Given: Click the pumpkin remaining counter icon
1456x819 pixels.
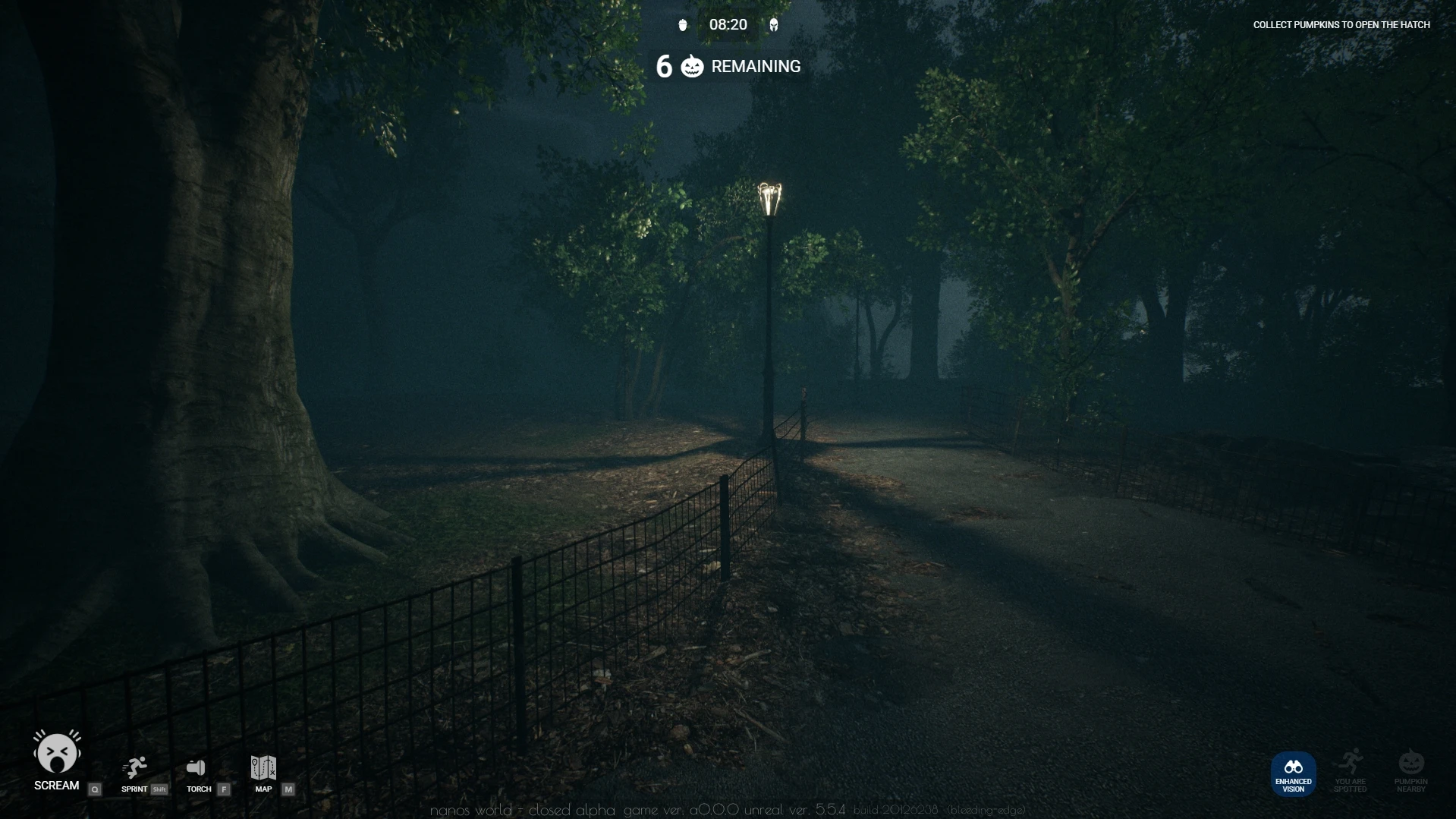Looking at the screenshot, I should tap(692, 67).
